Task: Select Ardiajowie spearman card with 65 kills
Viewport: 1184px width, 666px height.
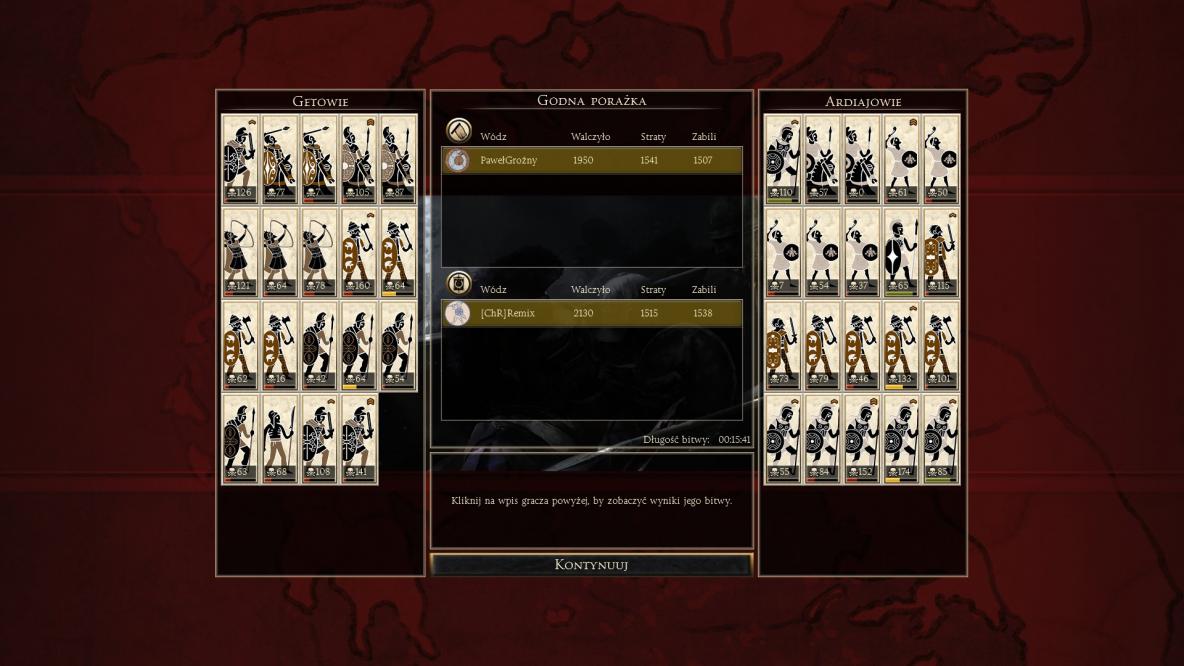Action: coord(901,252)
